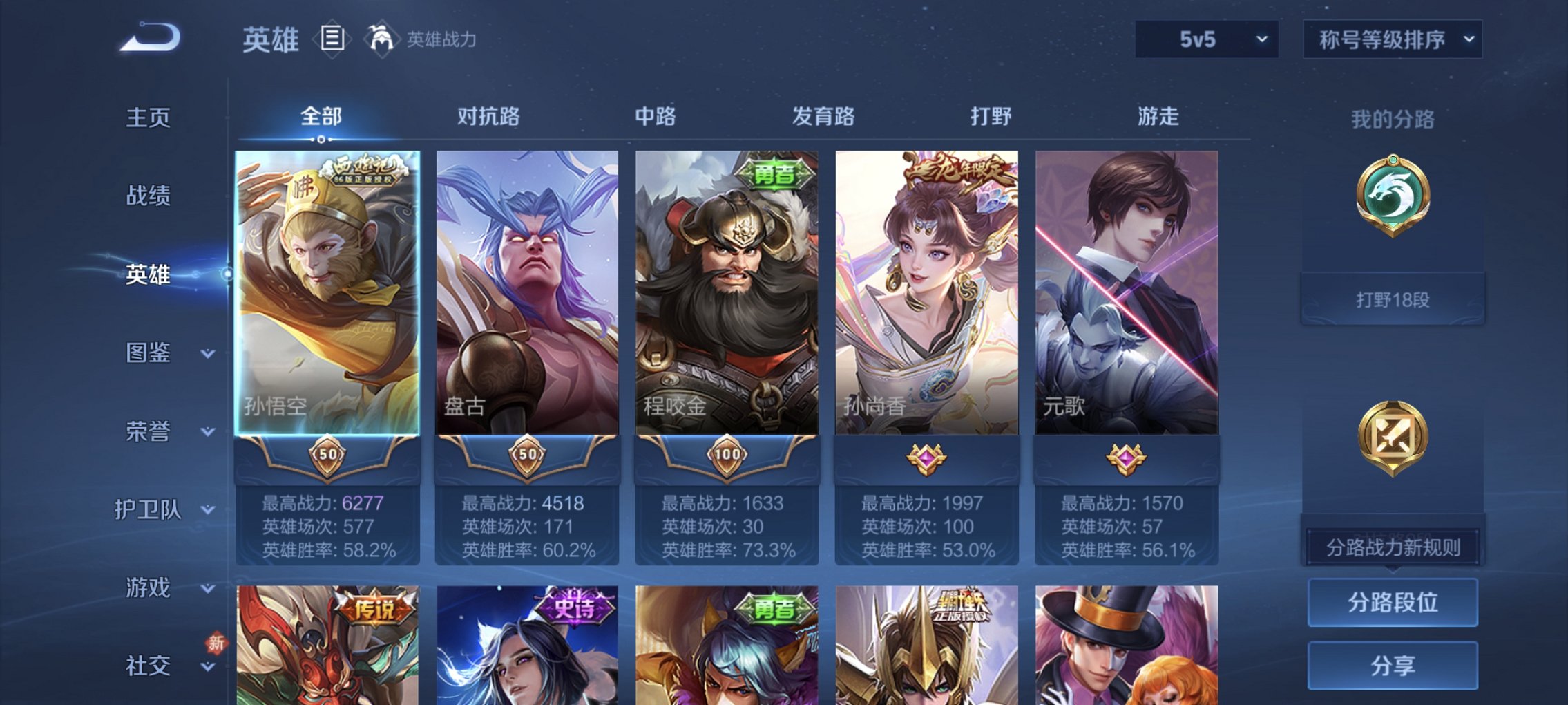1568x705 pixels.
Task: Switch to the 发育路 tab
Action: click(x=822, y=117)
